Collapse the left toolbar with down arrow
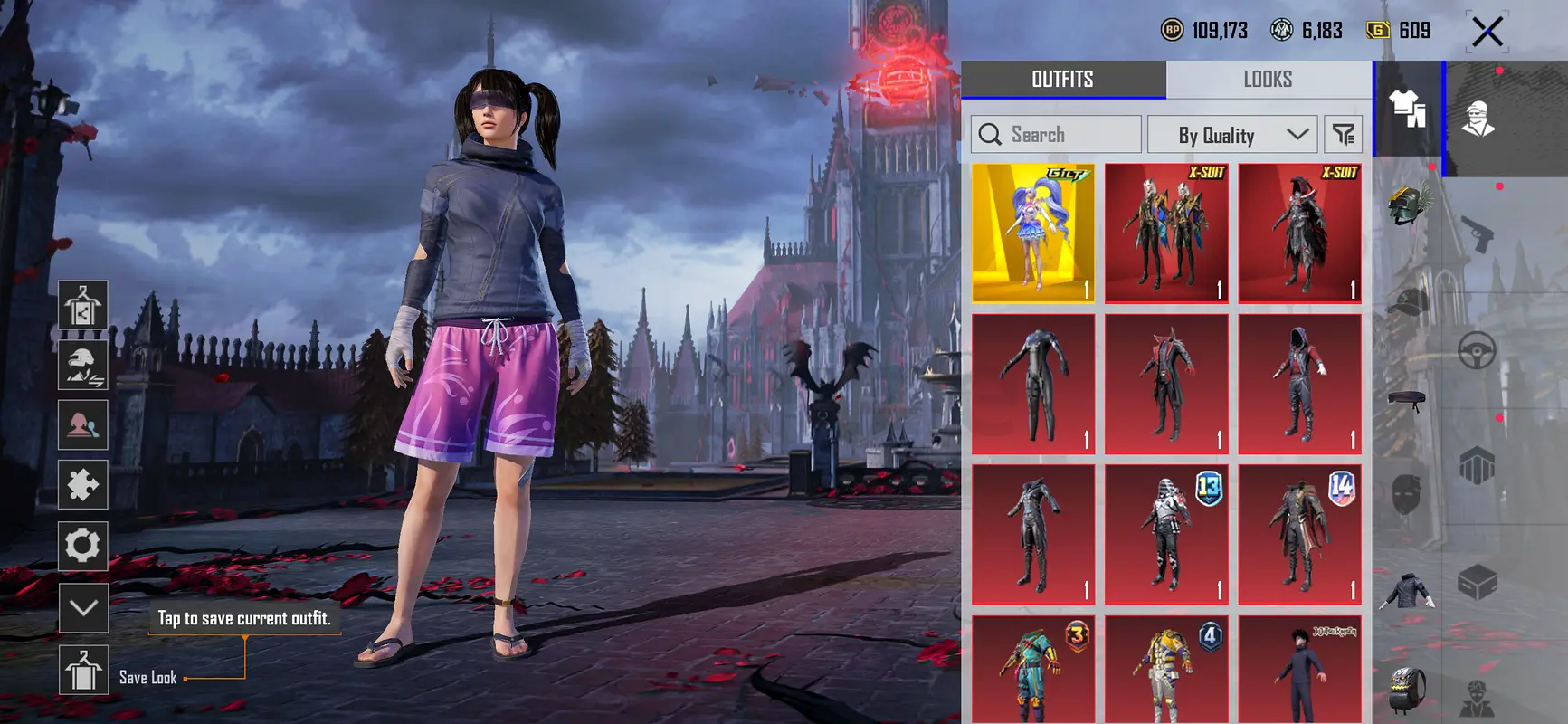The height and width of the screenshot is (724, 1568). (83, 607)
